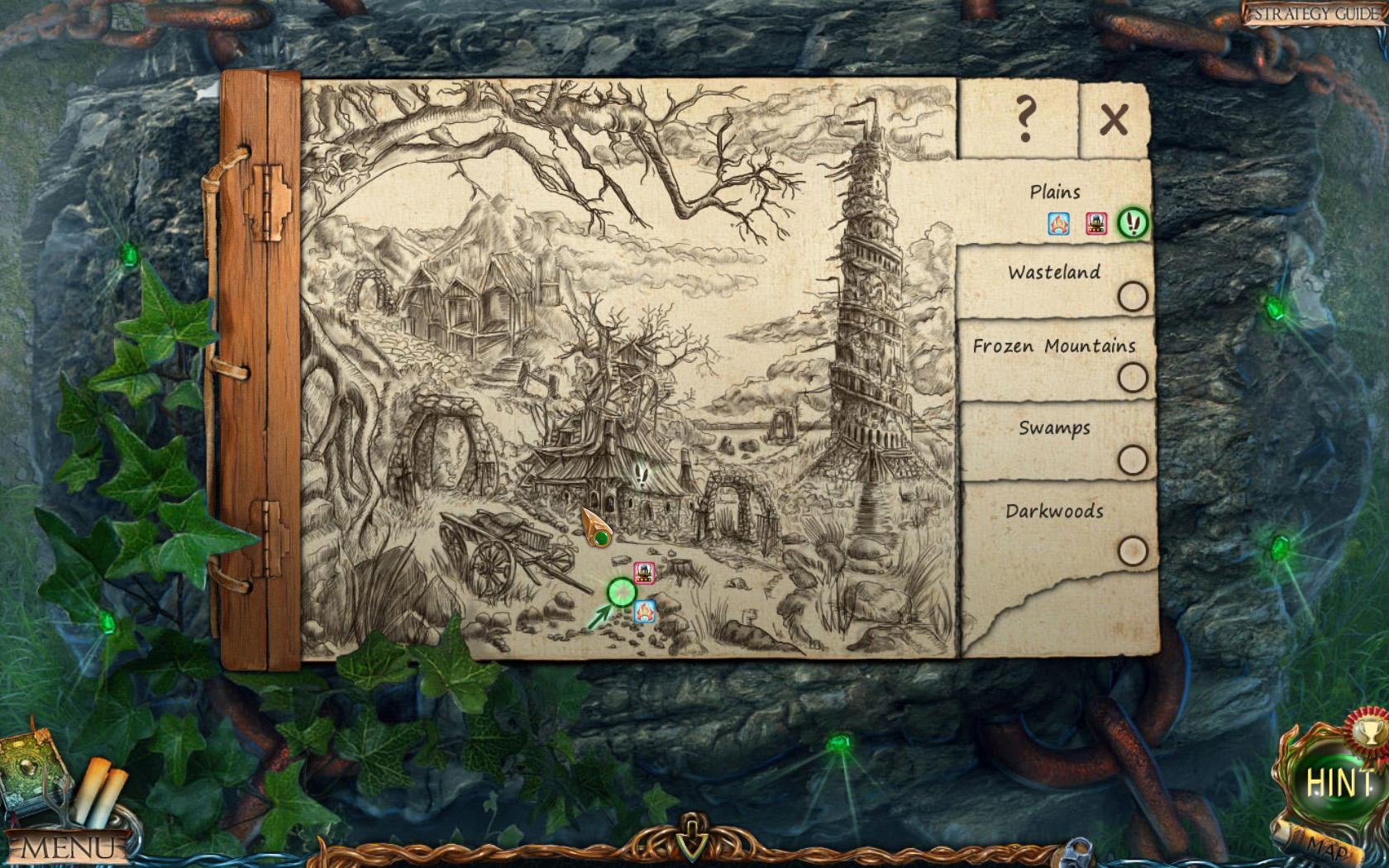Expand the Frozen Mountains map section
Image resolution: width=1389 pixels, height=868 pixels.
pos(1054,347)
